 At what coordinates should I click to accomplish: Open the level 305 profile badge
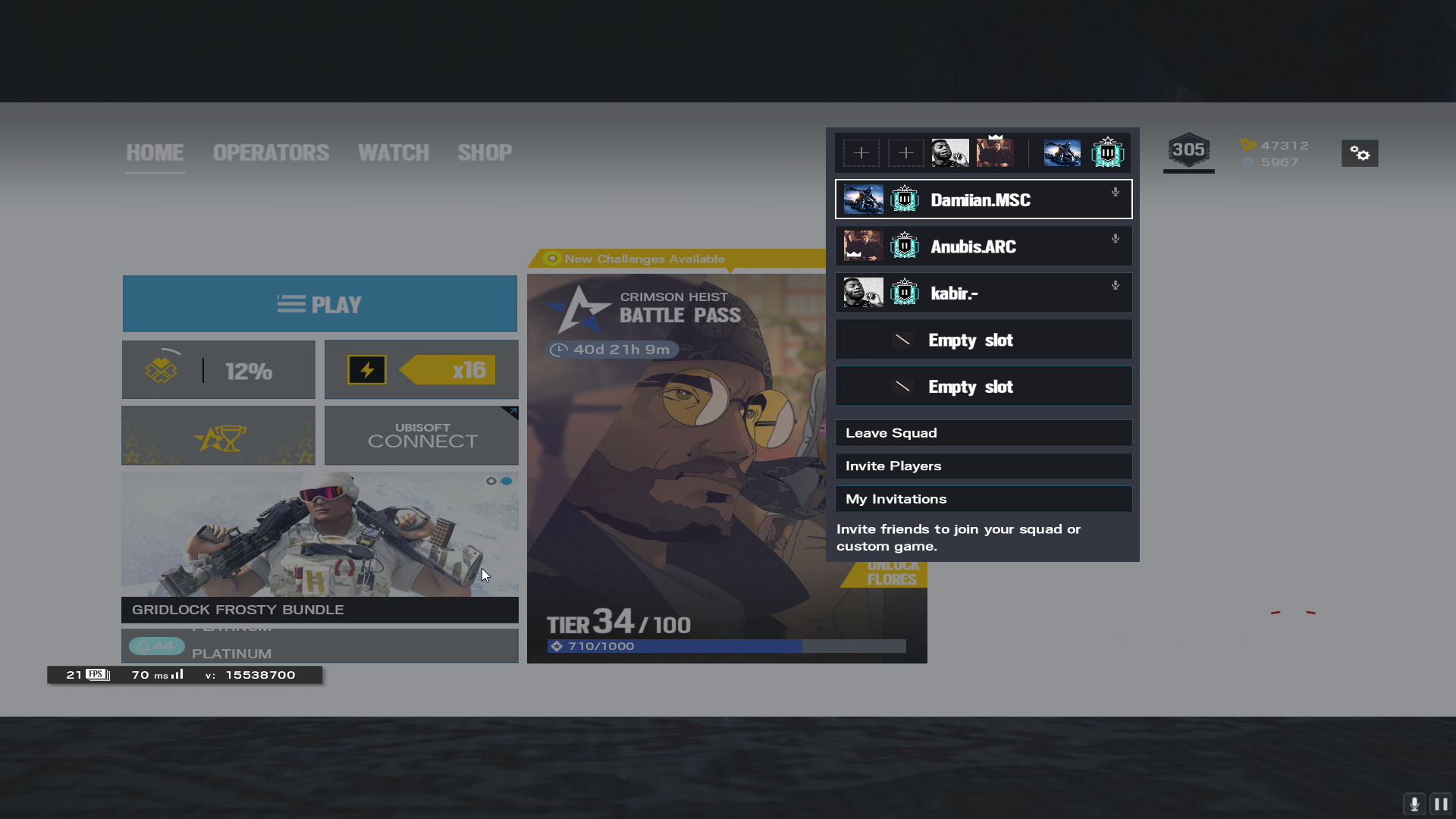click(1188, 150)
